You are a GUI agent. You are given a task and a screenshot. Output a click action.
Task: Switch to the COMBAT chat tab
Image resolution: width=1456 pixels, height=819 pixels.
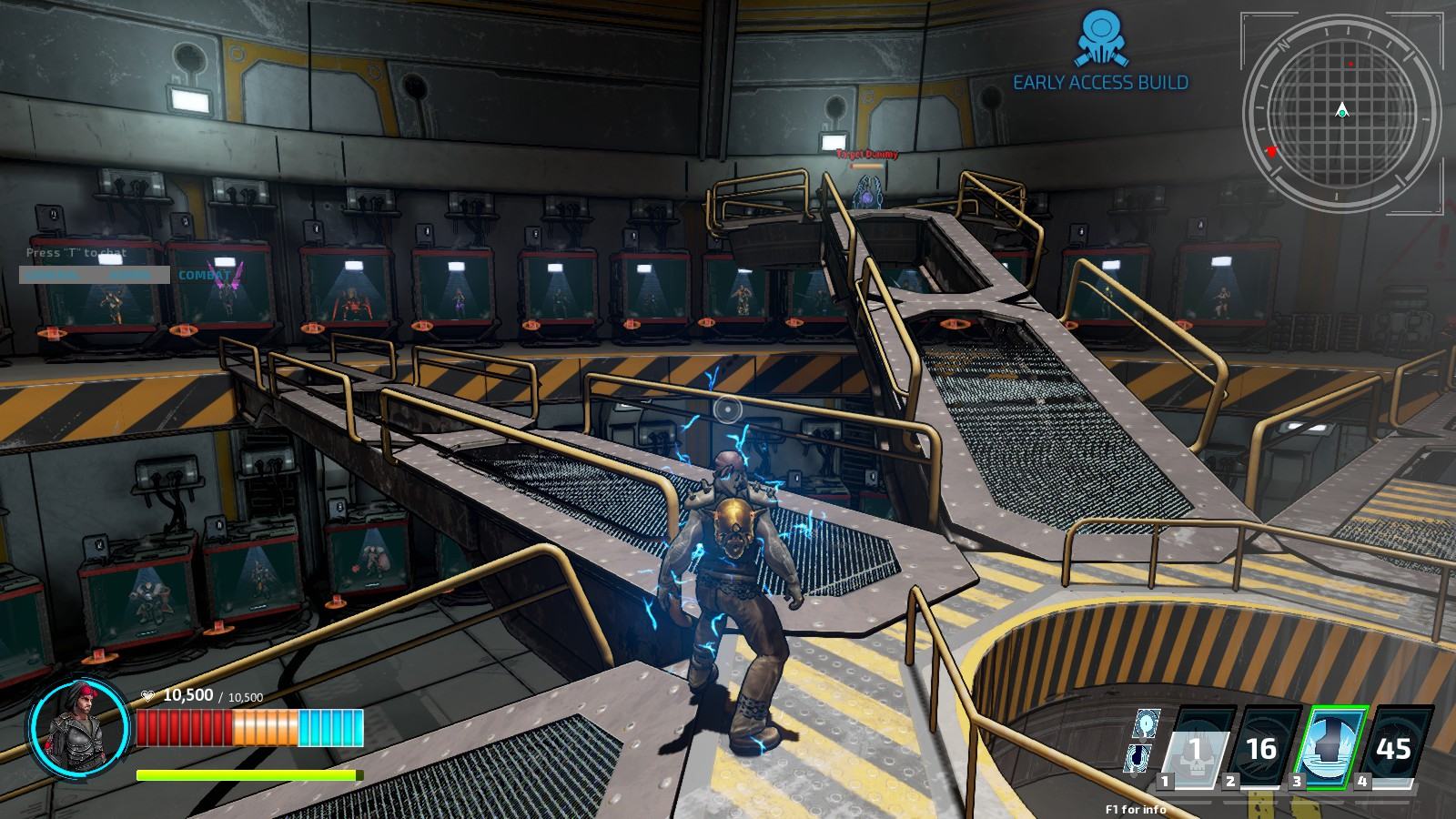[204, 275]
